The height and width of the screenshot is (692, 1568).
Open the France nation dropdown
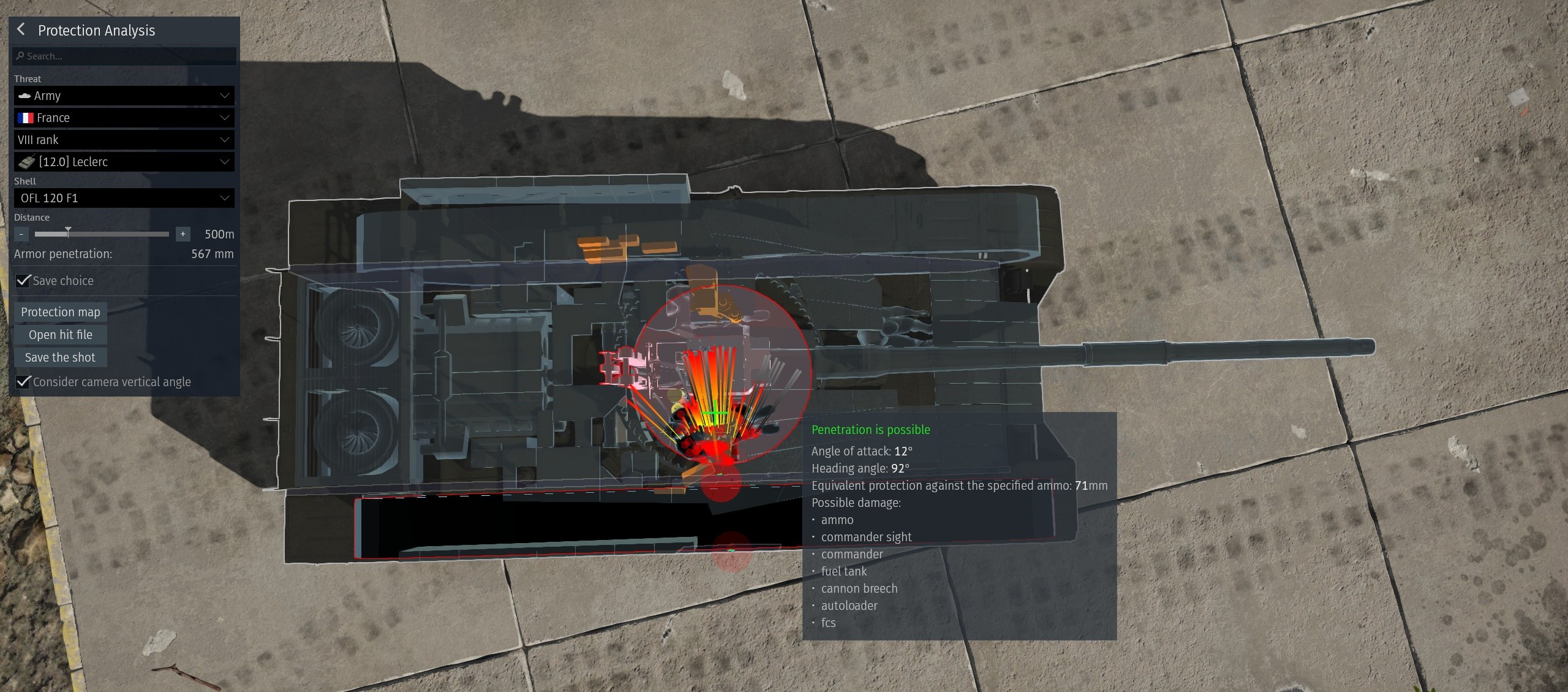click(x=124, y=118)
